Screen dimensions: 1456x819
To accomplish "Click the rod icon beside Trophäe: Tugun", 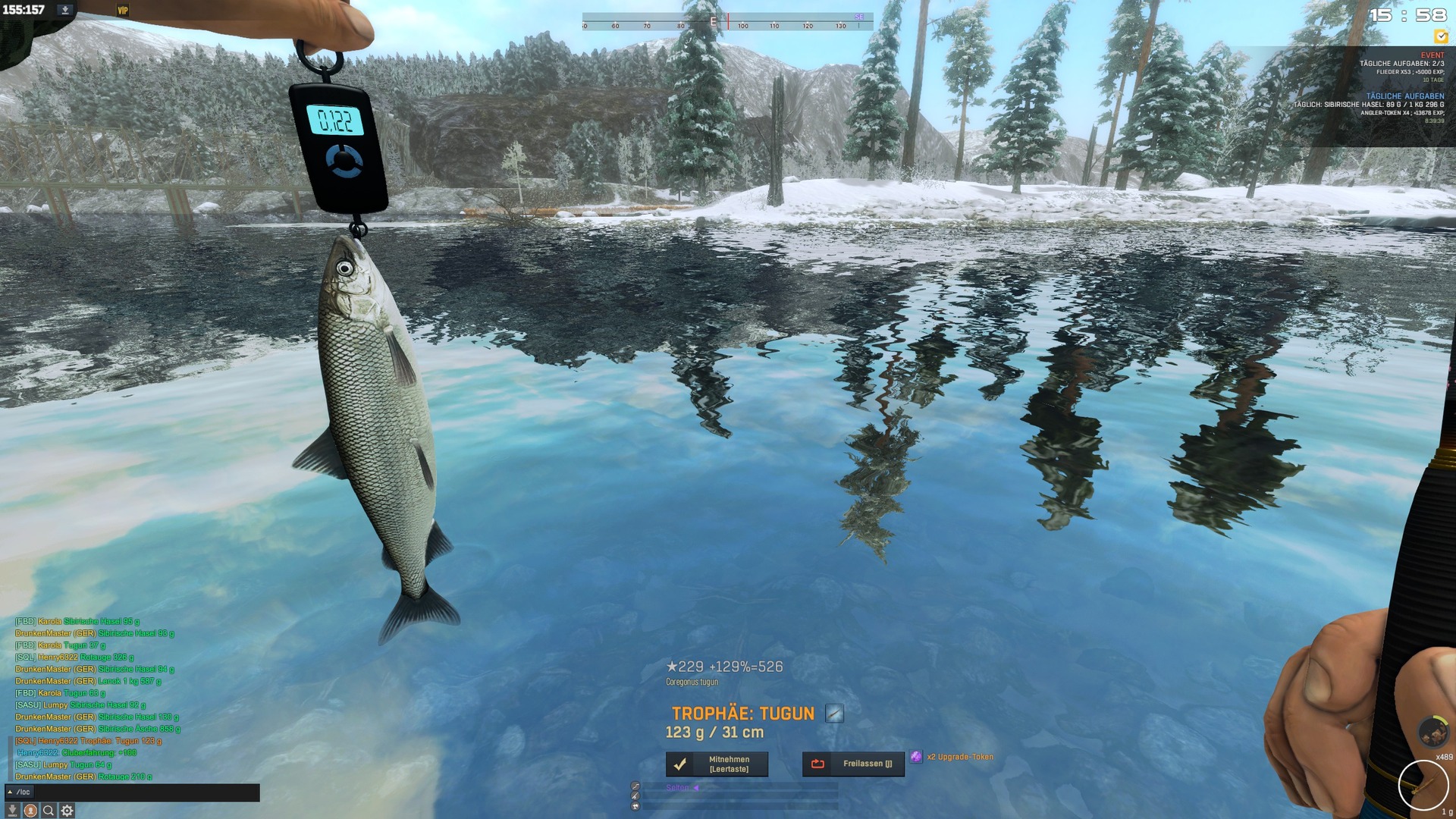I will pyautogui.click(x=834, y=714).
